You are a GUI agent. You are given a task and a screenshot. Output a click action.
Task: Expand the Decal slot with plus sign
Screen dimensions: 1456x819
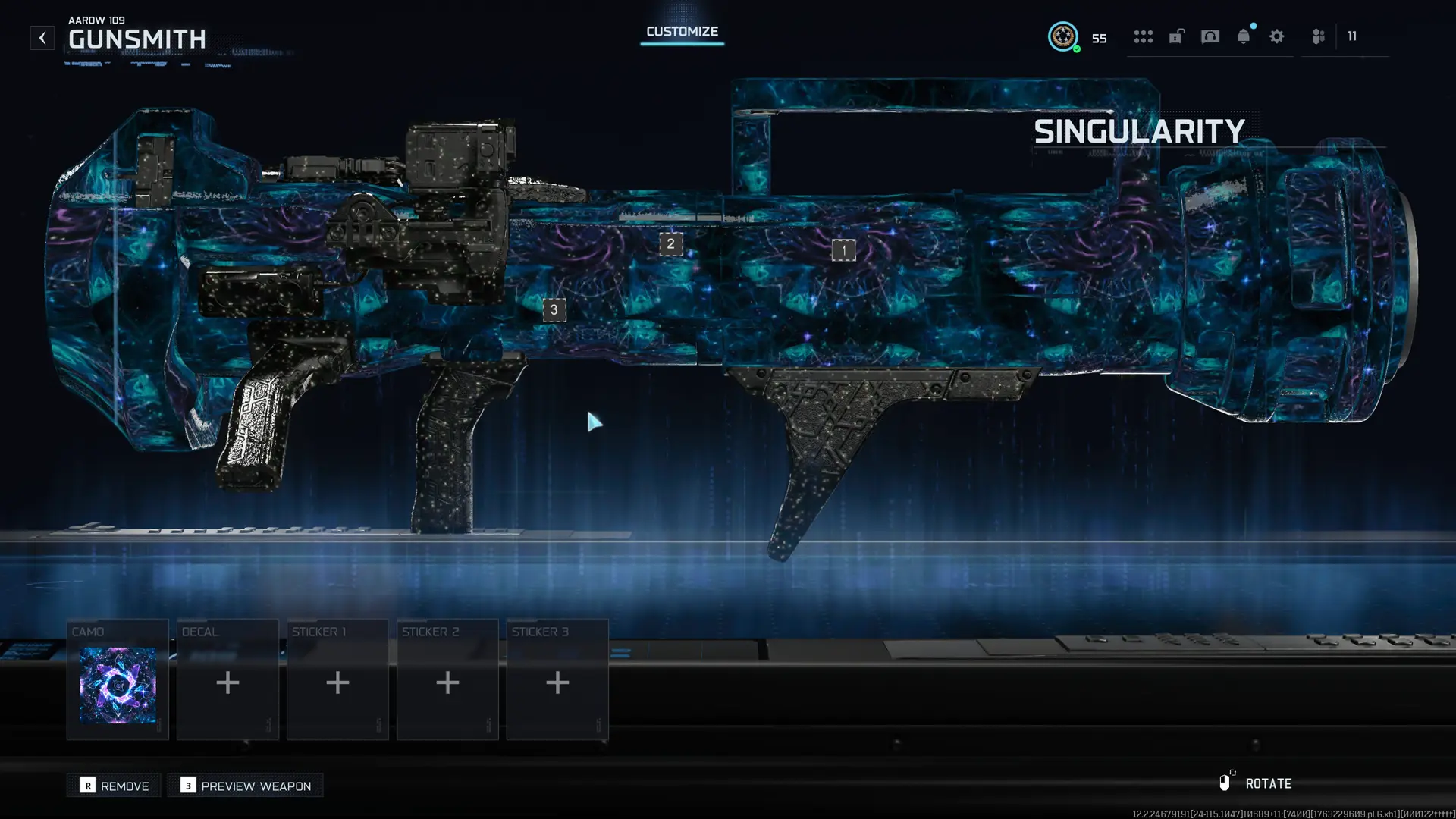pyautogui.click(x=227, y=682)
